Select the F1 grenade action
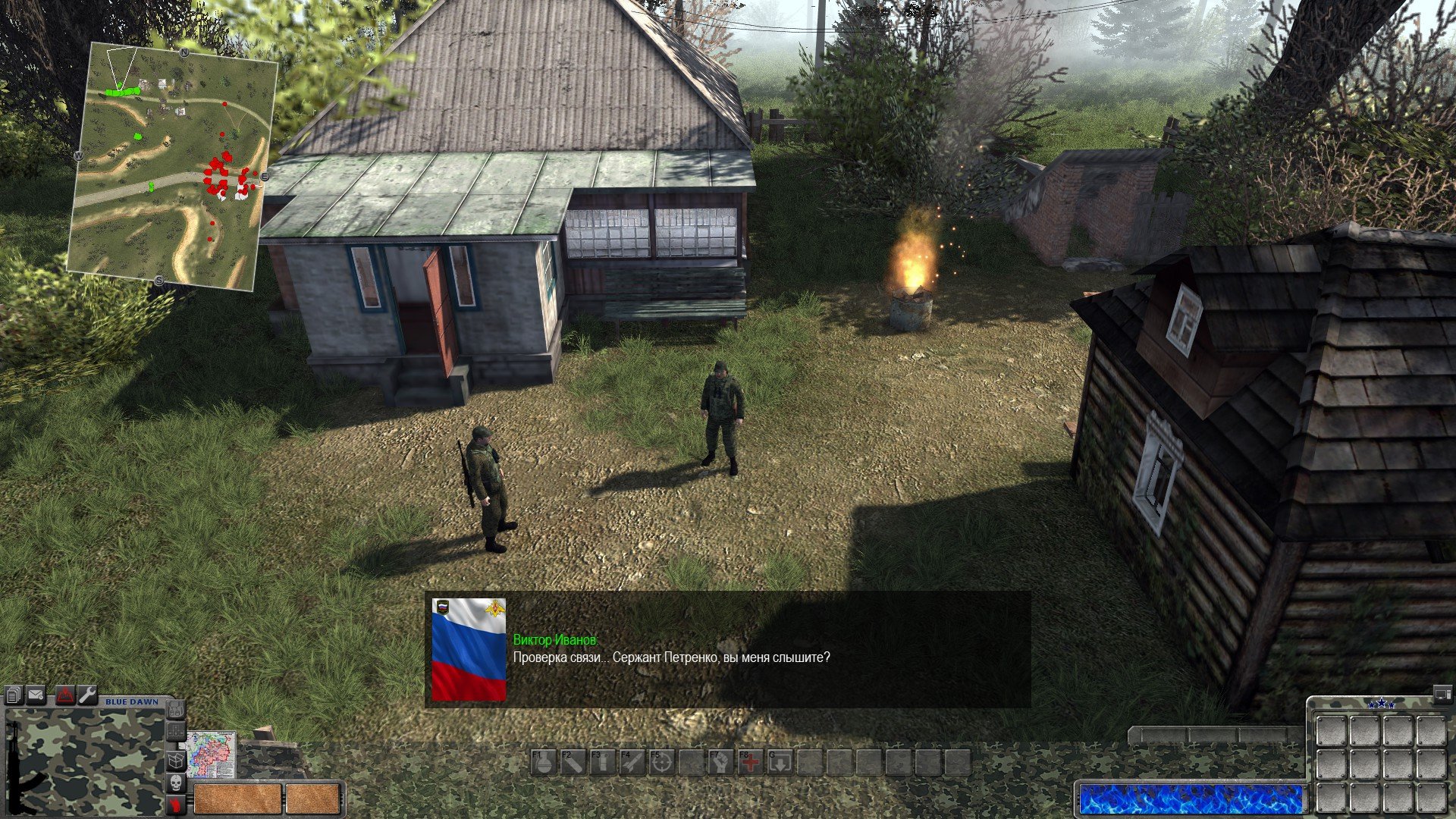Image resolution: width=1456 pixels, height=819 pixels. pyautogui.click(x=543, y=762)
